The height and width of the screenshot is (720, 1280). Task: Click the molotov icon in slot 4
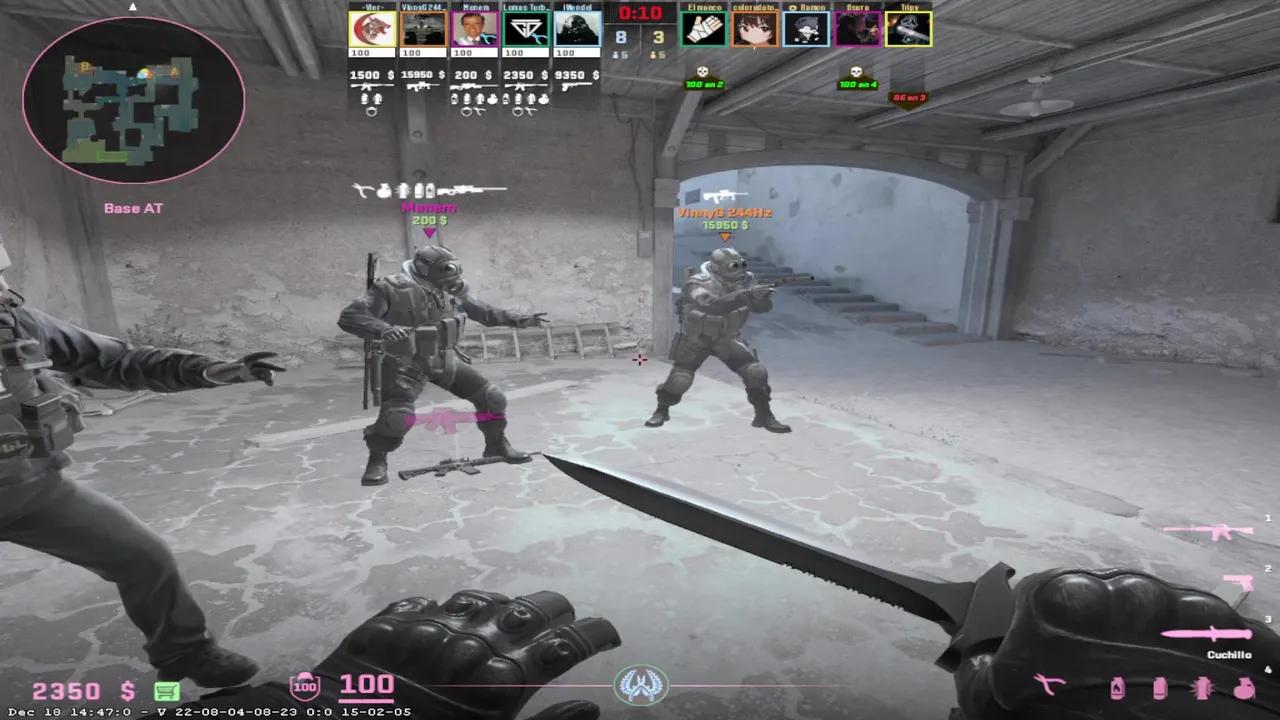tap(1117, 688)
